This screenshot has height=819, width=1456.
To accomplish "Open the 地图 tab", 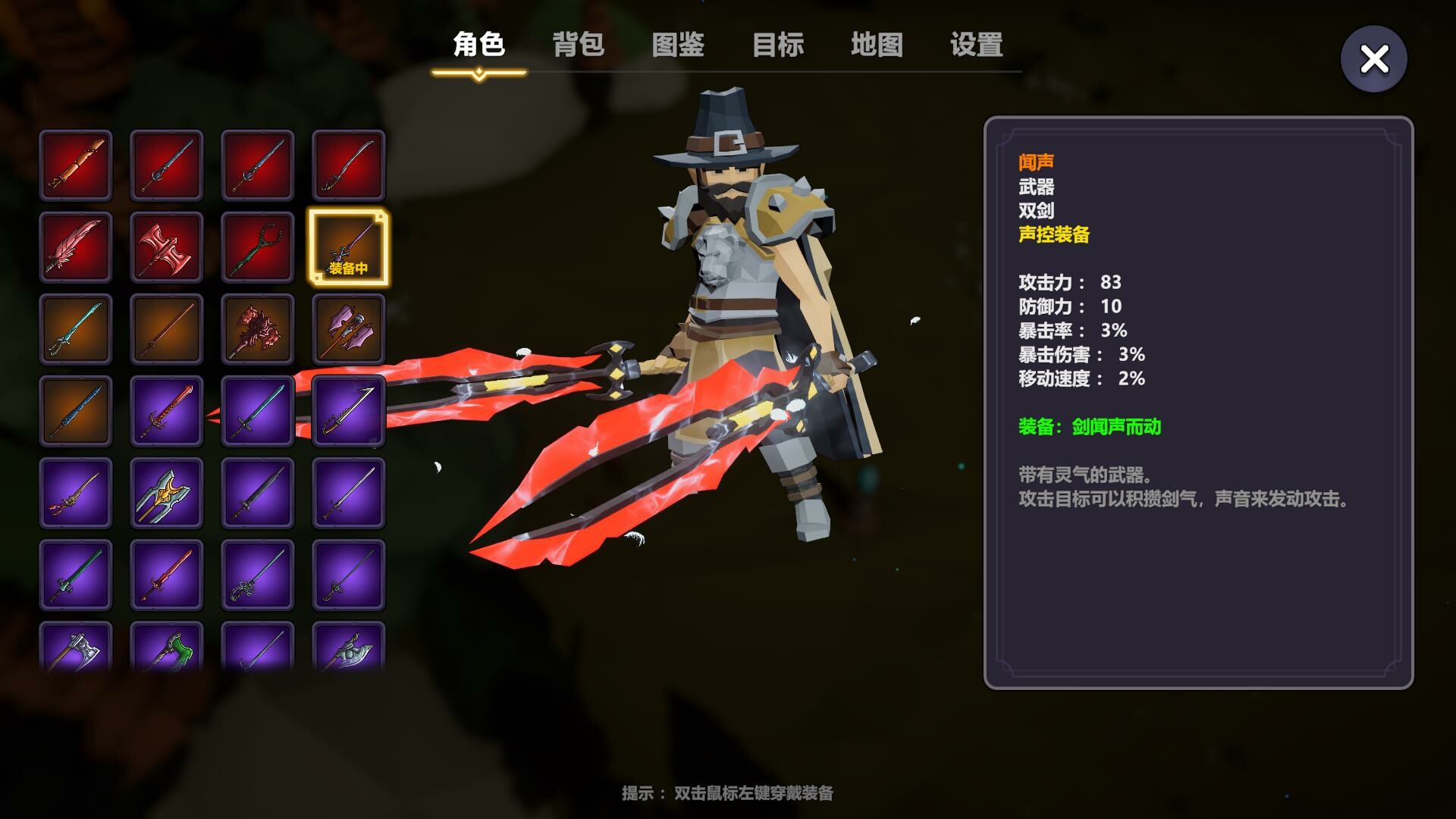I will (876, 45).
